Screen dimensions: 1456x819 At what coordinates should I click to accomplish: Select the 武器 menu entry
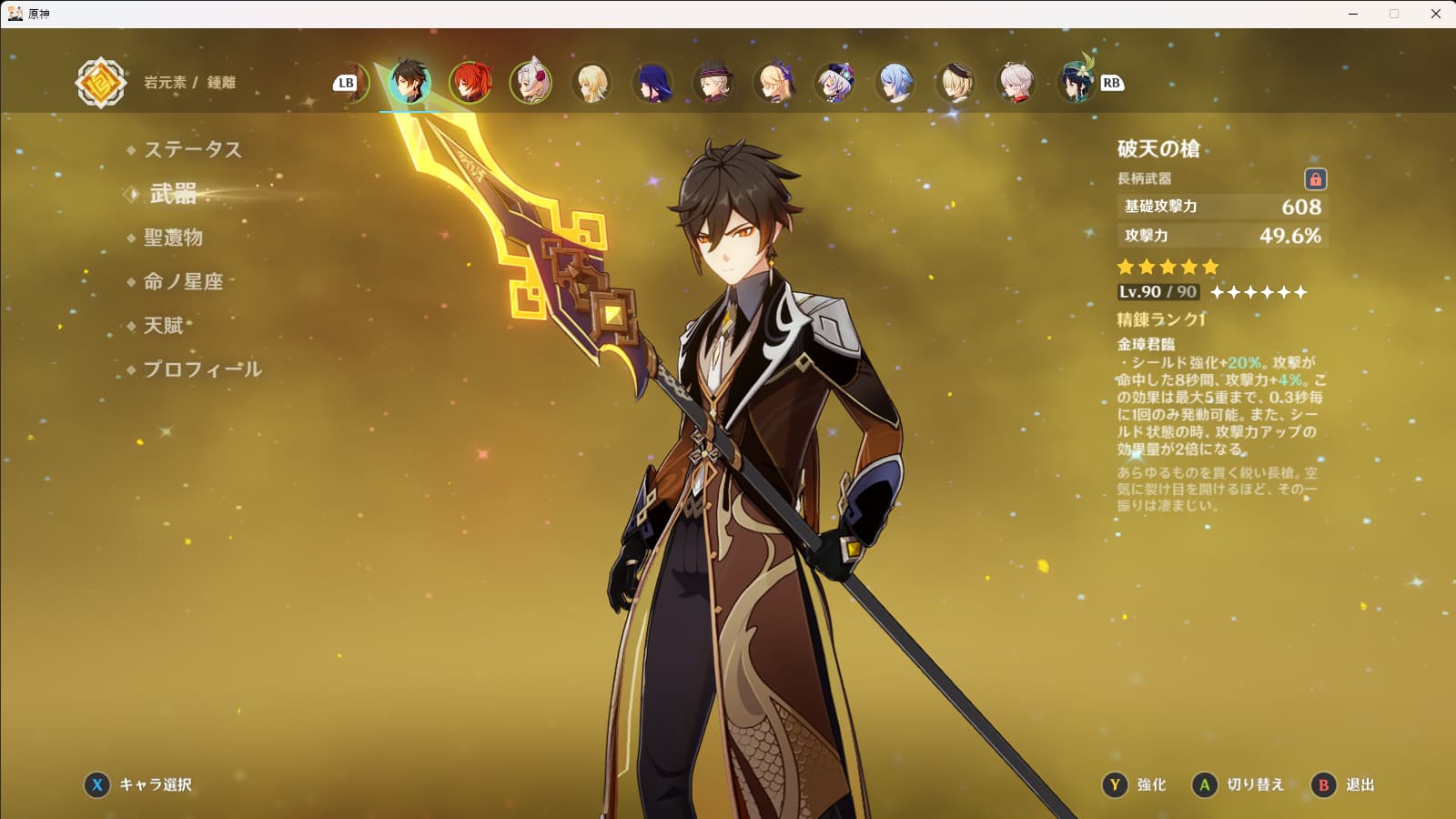(173, 193)
